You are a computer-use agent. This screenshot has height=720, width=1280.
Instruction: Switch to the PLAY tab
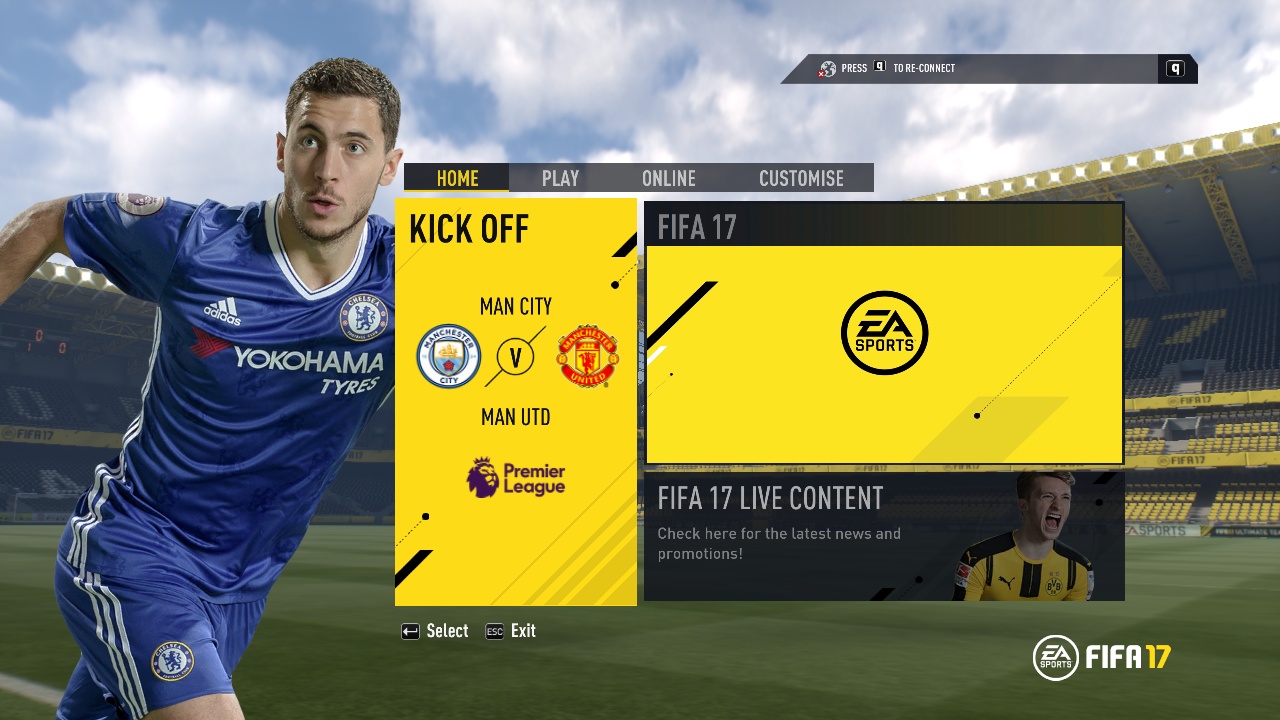coord(559,178)
